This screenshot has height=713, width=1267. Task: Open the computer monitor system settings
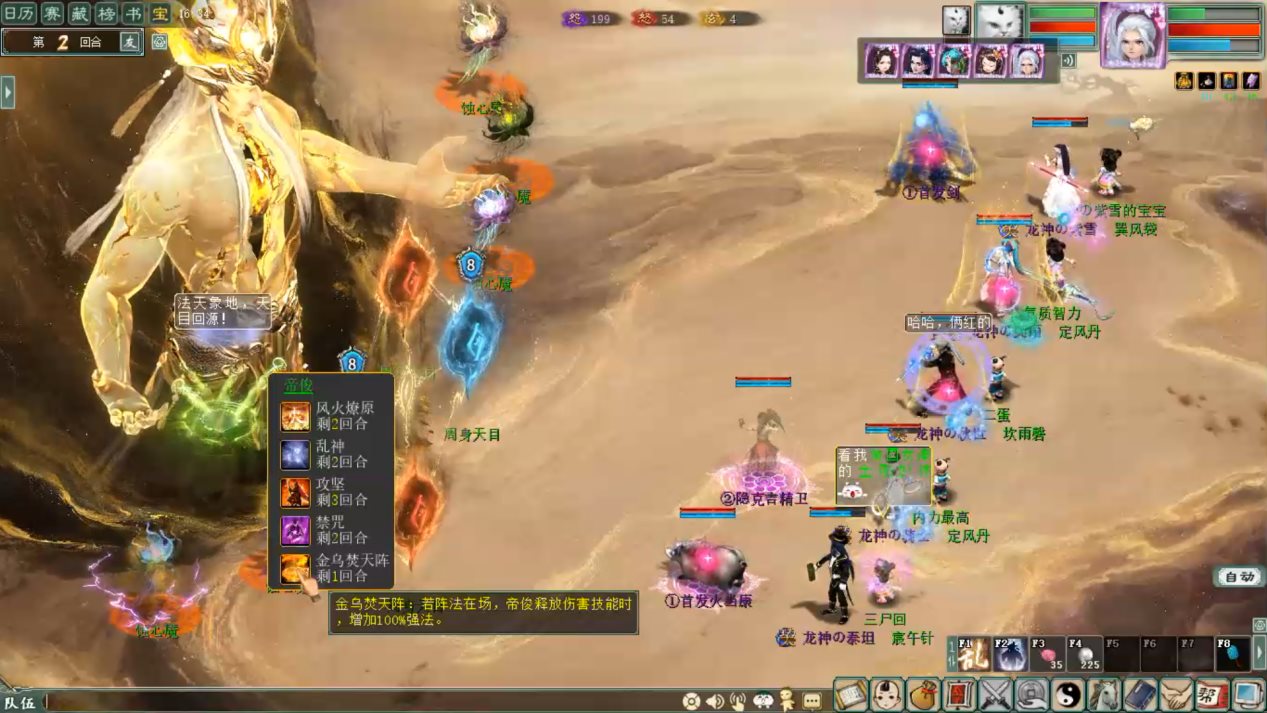pos(1249,694)
